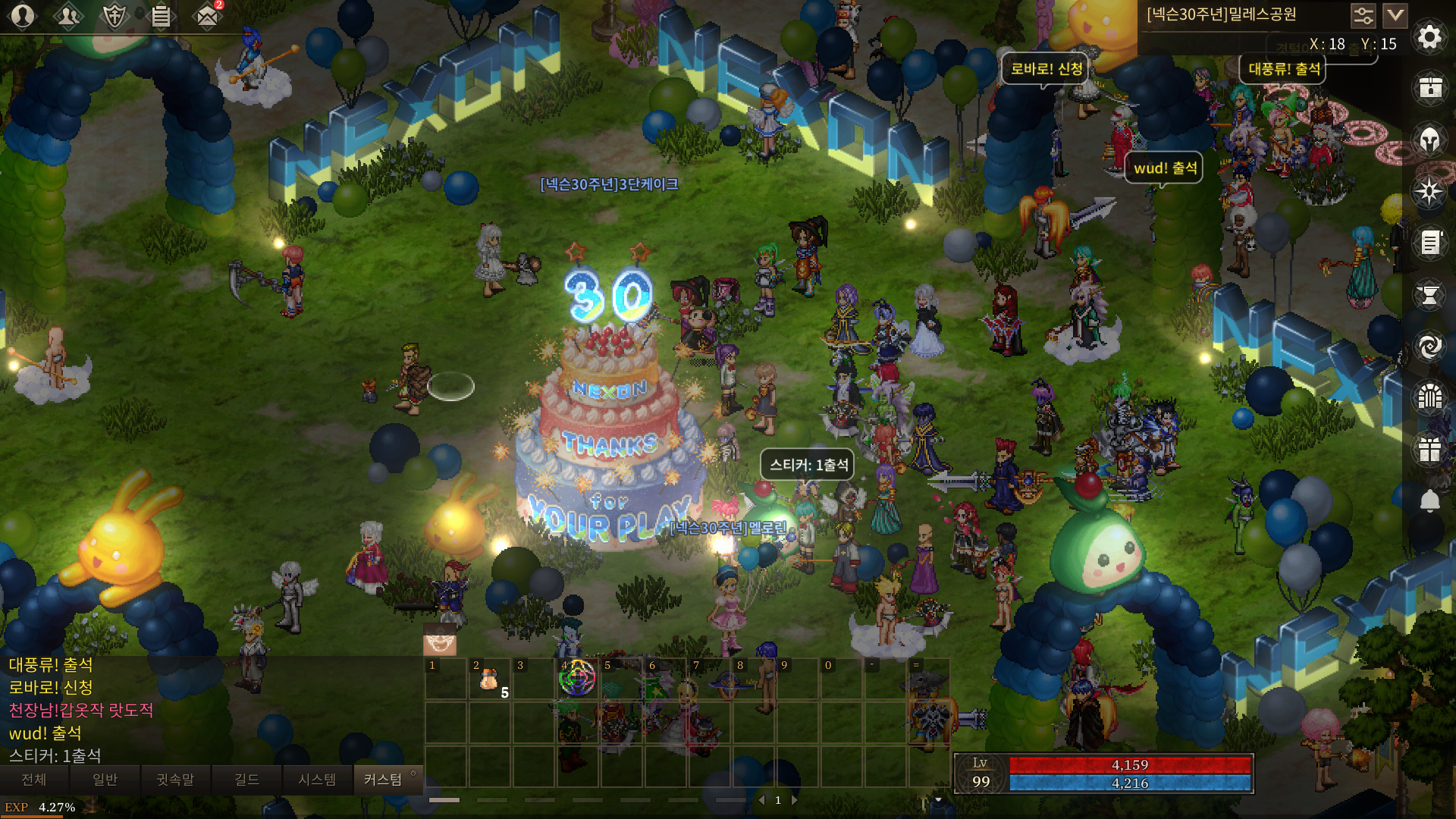The image size is (1456, 819).
Task: Open the star burst skills icon
Action: click(x=1429, y=191)
